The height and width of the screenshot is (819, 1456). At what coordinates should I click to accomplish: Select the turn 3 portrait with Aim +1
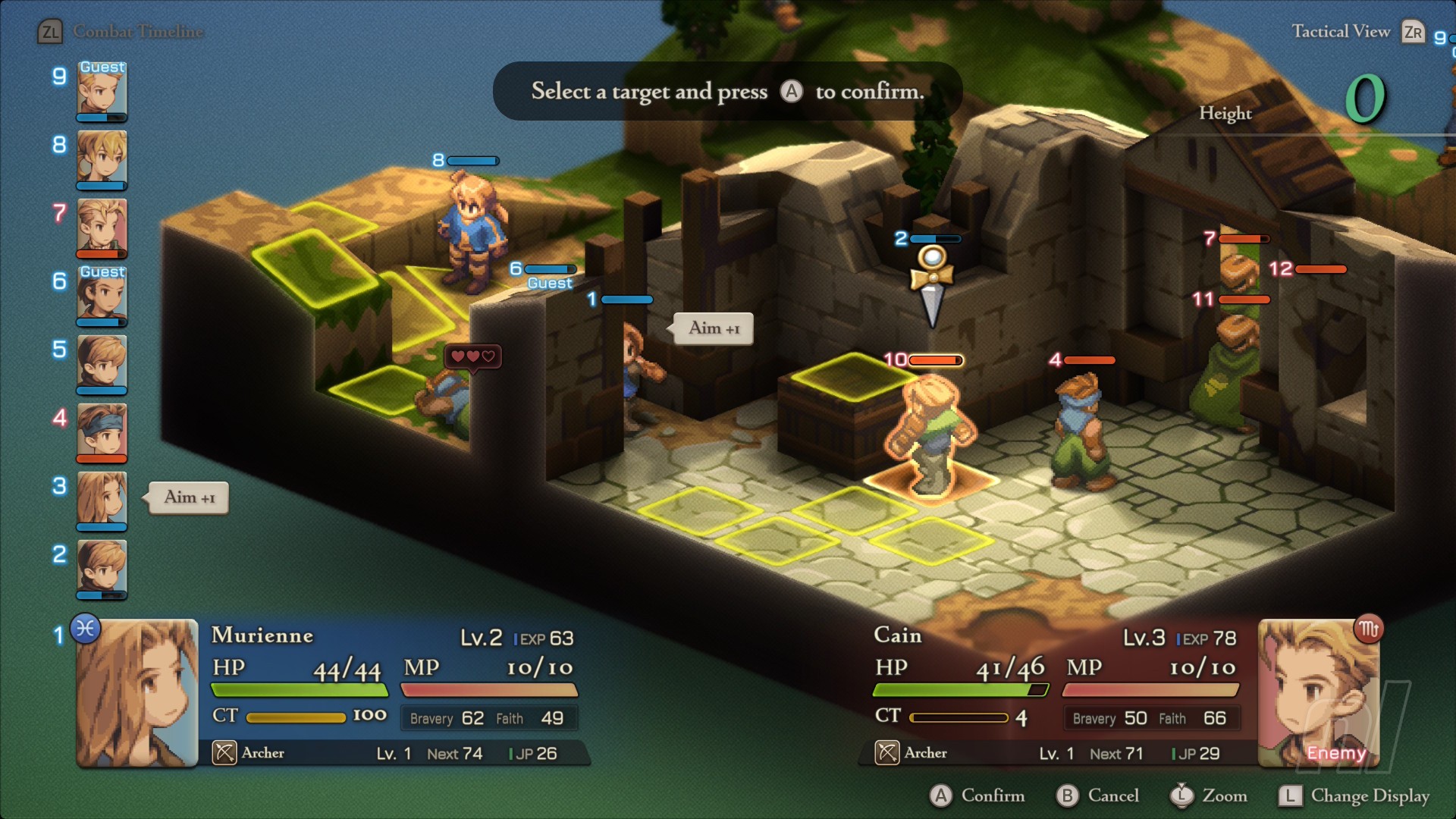102,500
